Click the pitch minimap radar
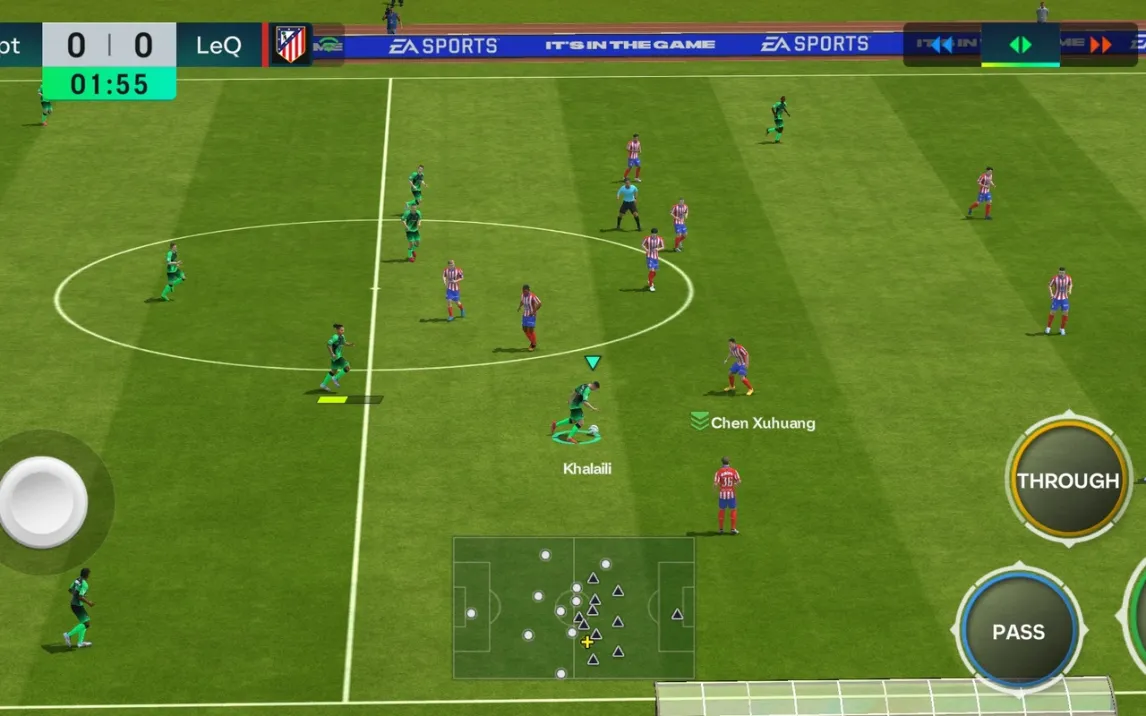 point(573,607)
